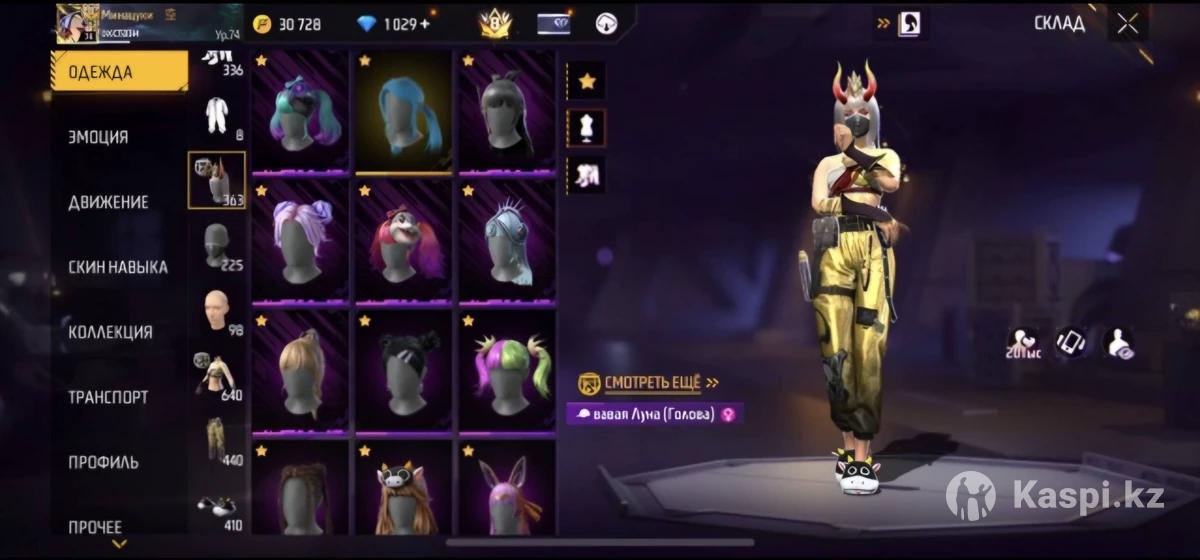Image resolution: width=1200 pixels, height=560 pixels.
Task: Open the Транспорт category
Action: point(108,397)
